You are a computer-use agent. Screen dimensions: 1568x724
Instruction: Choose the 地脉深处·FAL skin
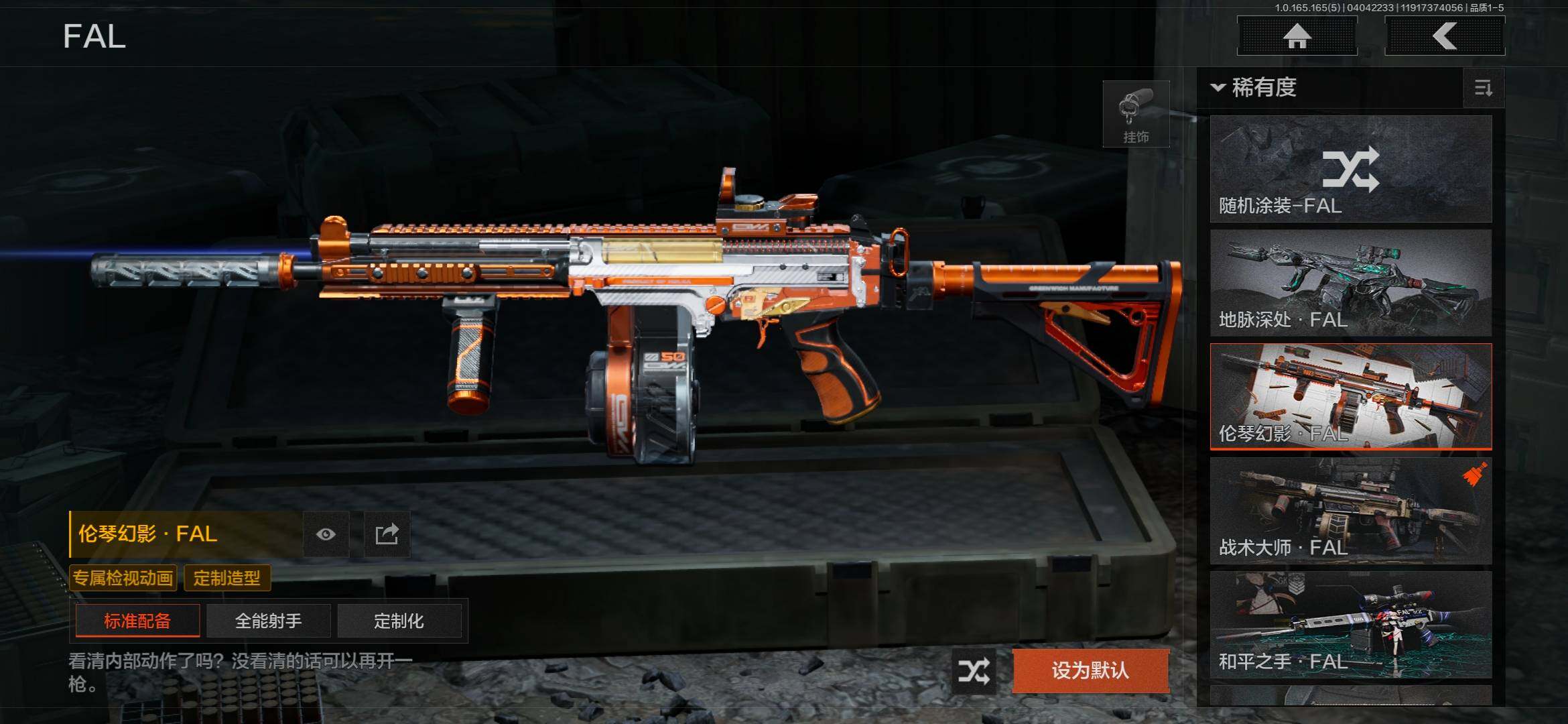click(x=1350, y=283)
